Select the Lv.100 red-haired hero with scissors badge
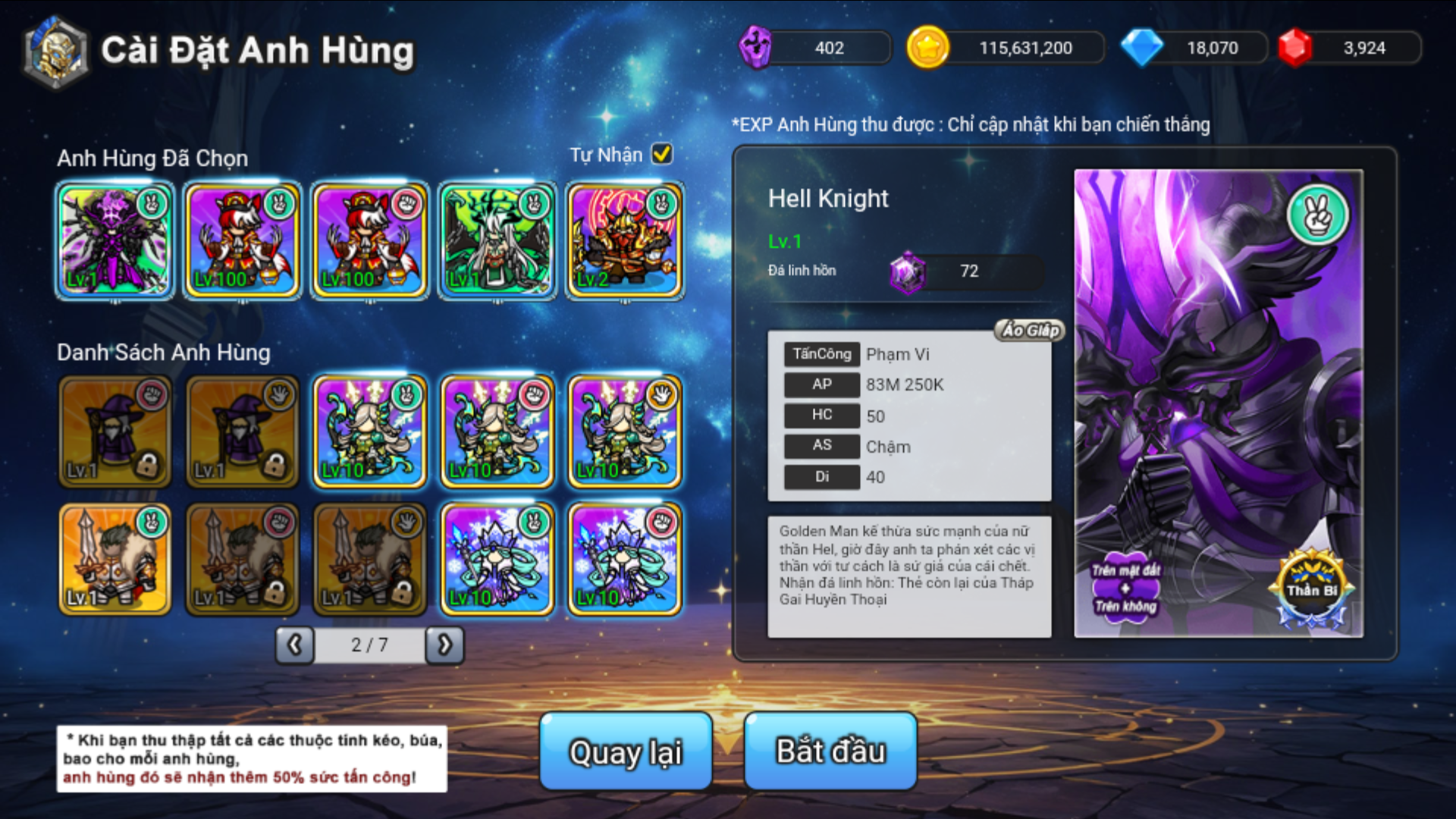This screenshot has width=1456, height=819. [x=242, y=241]
